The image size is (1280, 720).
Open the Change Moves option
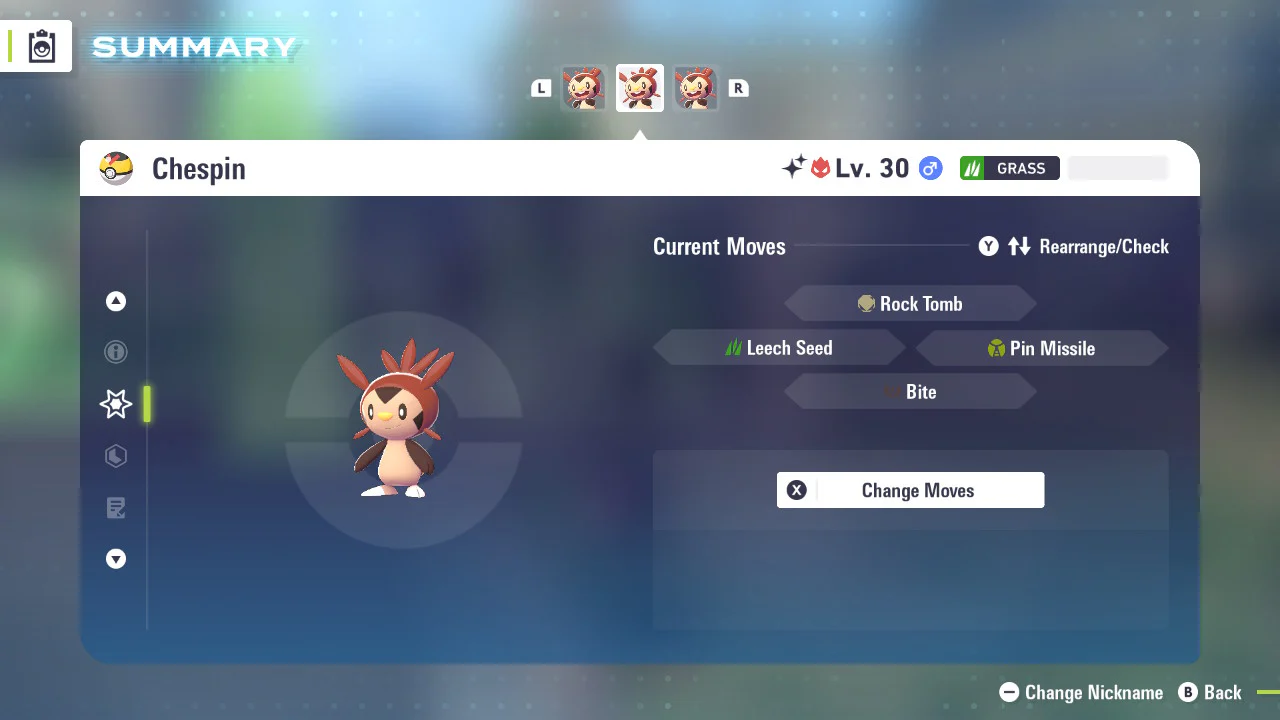point(910,490)
